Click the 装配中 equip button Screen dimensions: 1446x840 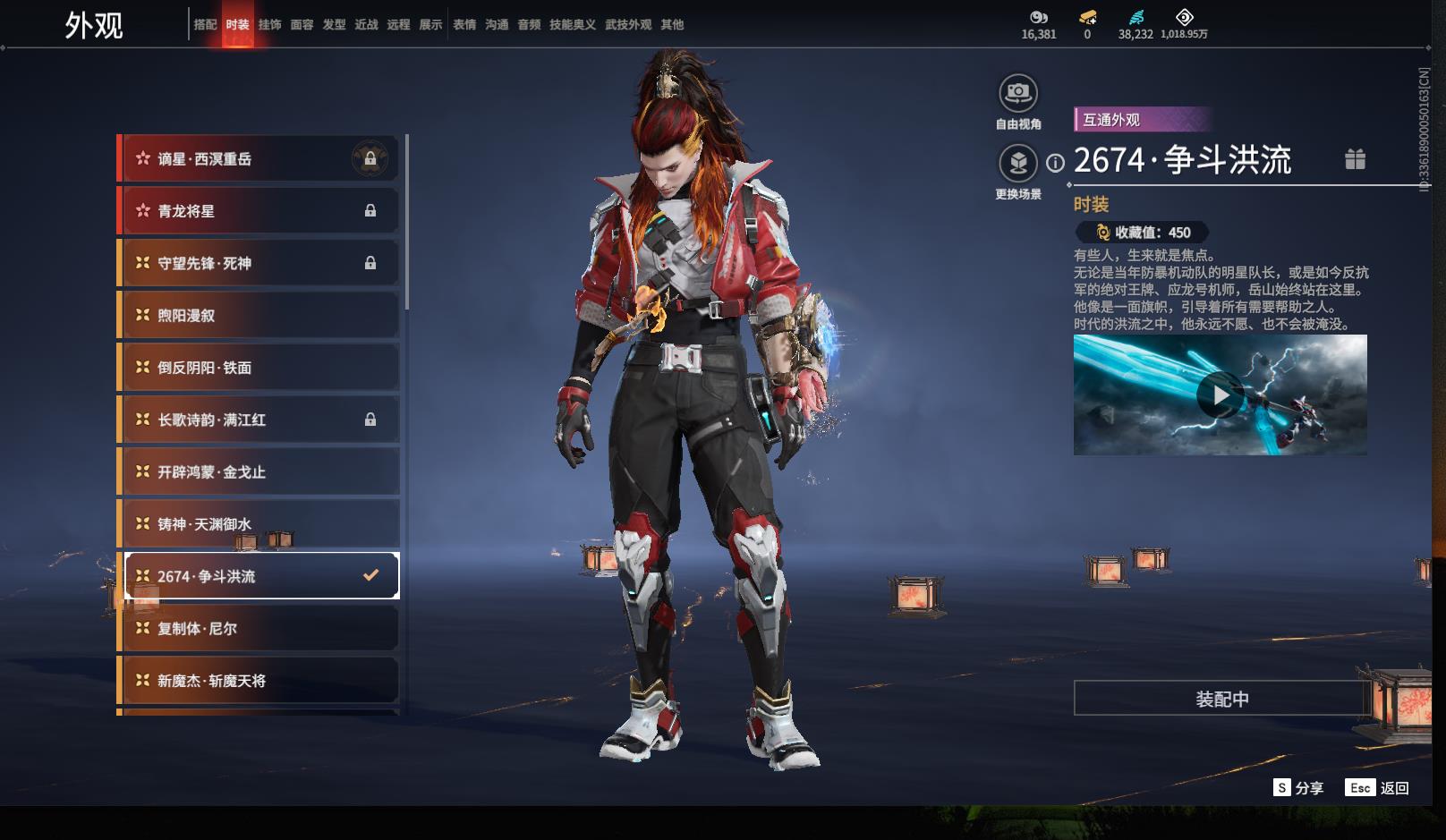click(1221, 699)
